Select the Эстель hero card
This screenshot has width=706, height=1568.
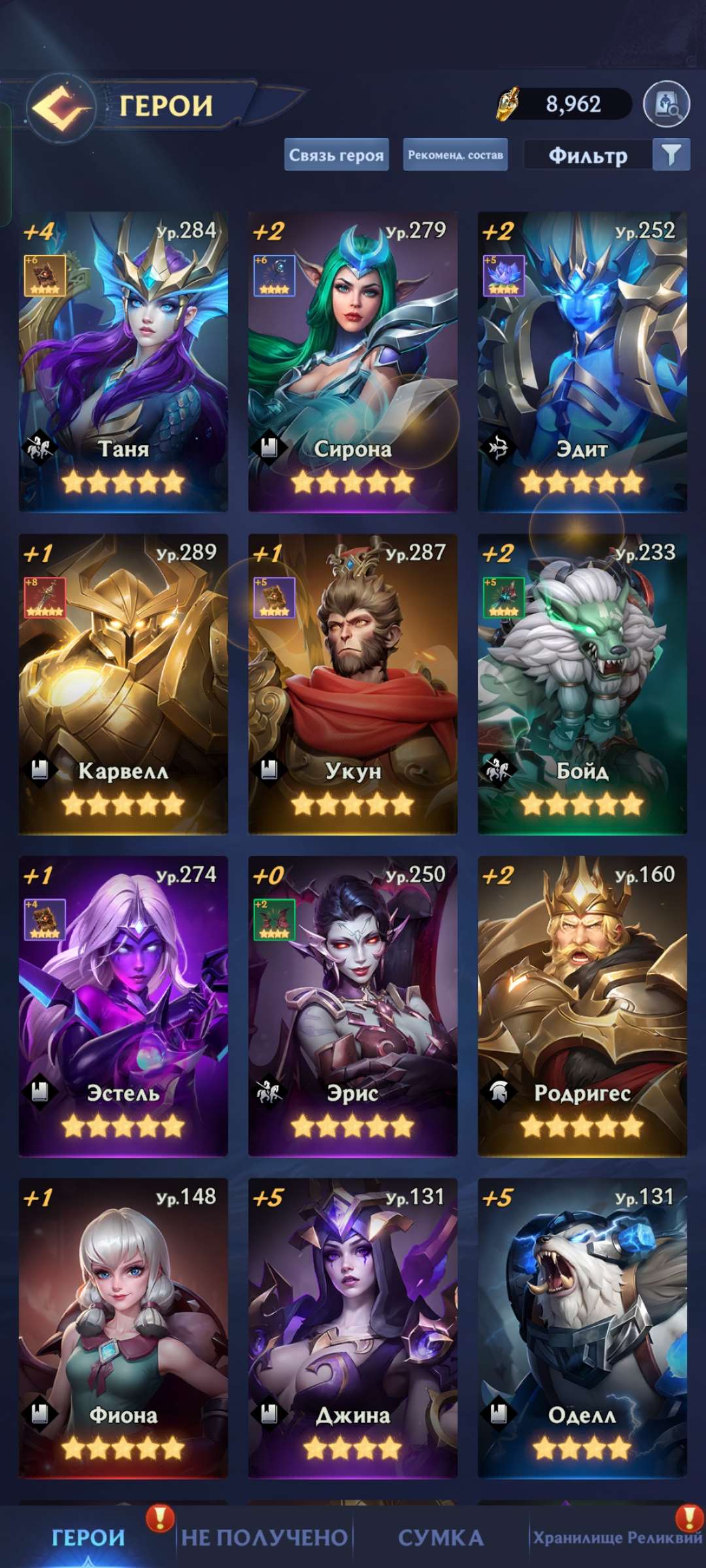click(124, 1005)
